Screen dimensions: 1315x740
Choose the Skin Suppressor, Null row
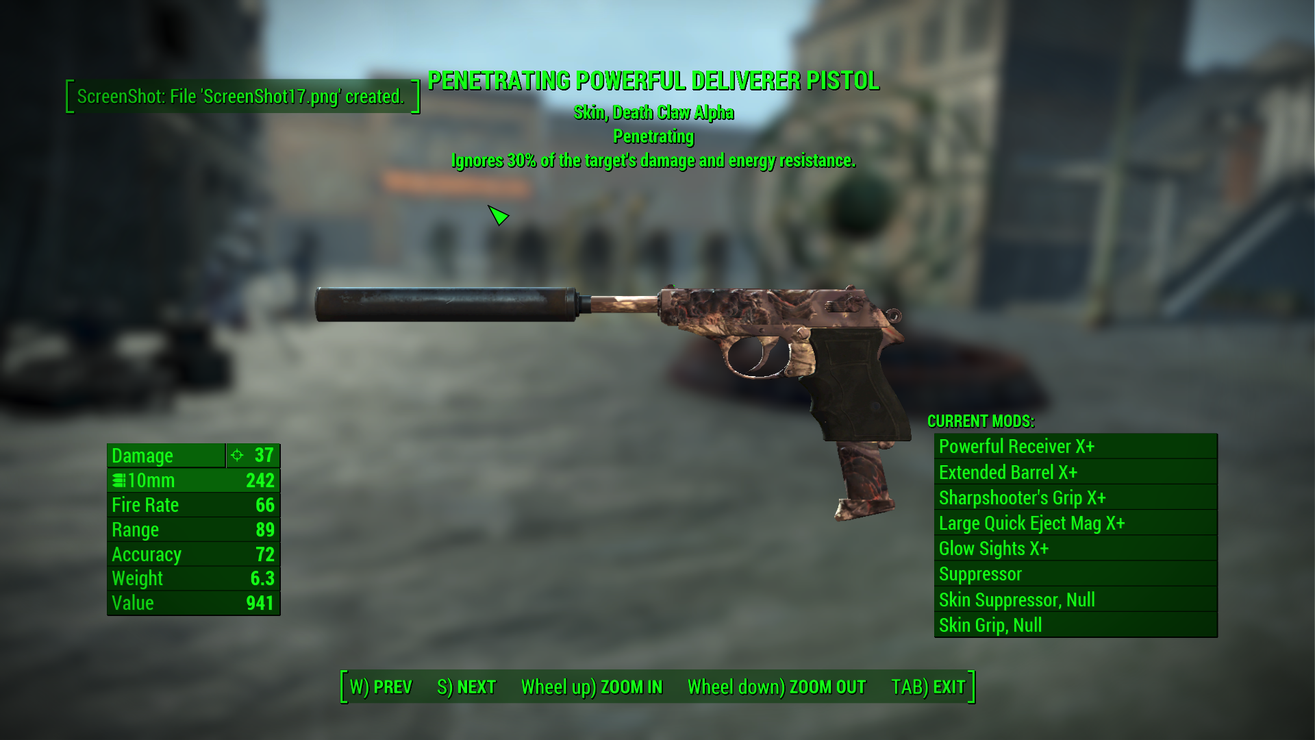click(1075, 600)
